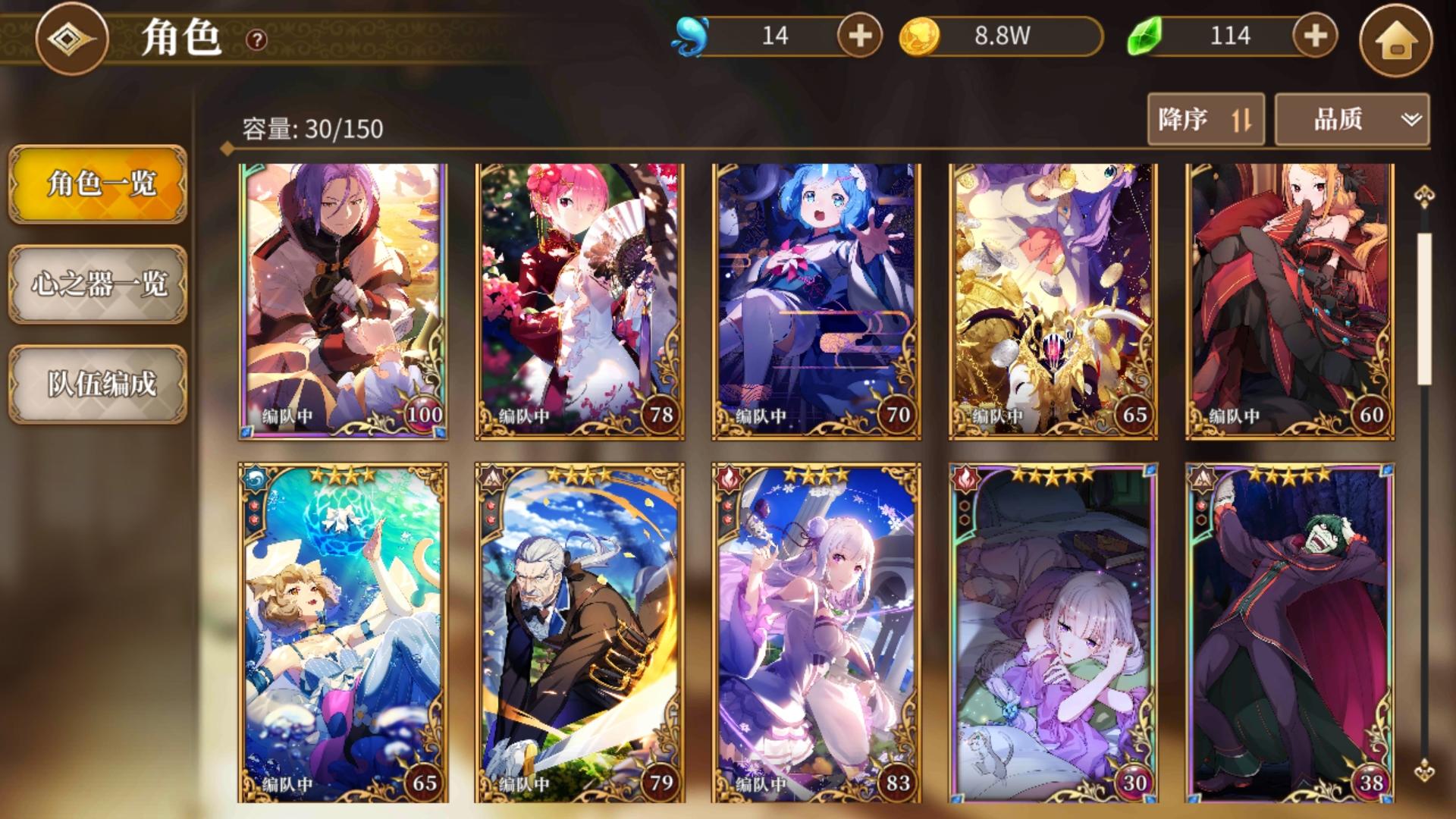Click the fire element icon on Emilia's card

pos(727,479)
